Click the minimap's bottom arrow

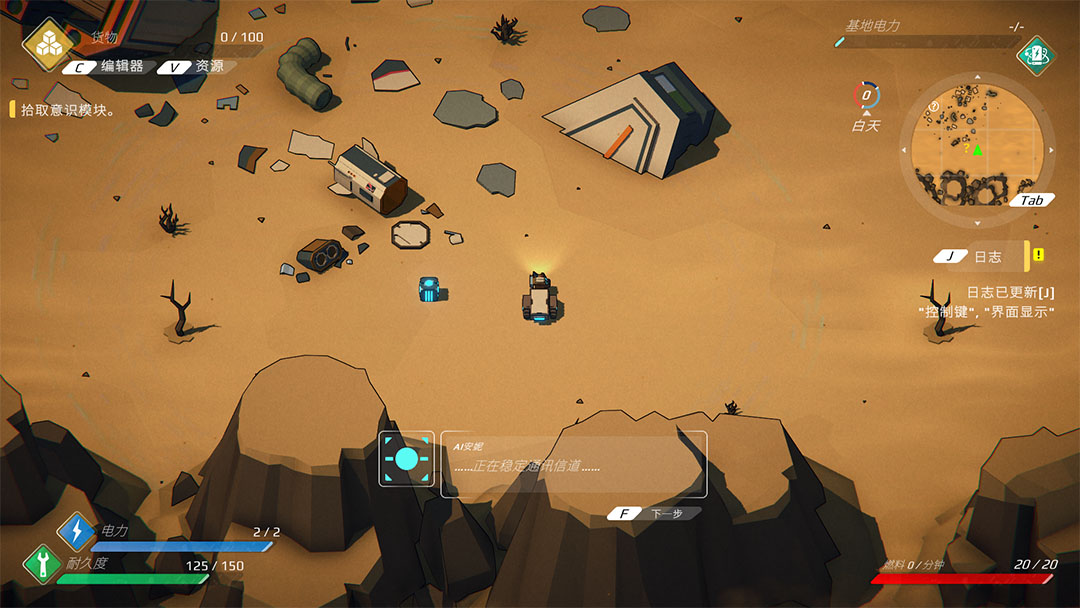click(x=975, y=222)
